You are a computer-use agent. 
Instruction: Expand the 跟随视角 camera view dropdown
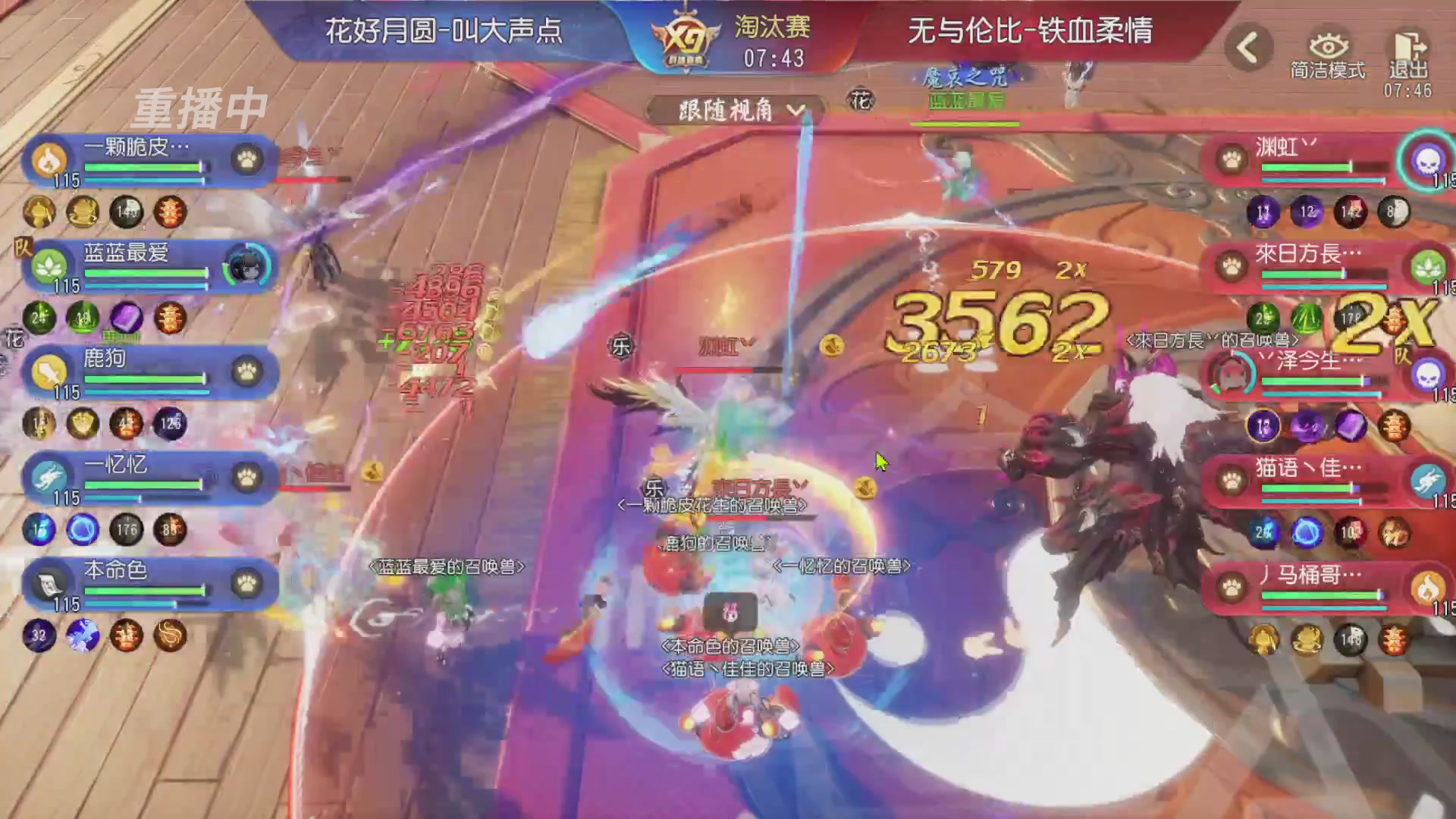pos(733,109)
